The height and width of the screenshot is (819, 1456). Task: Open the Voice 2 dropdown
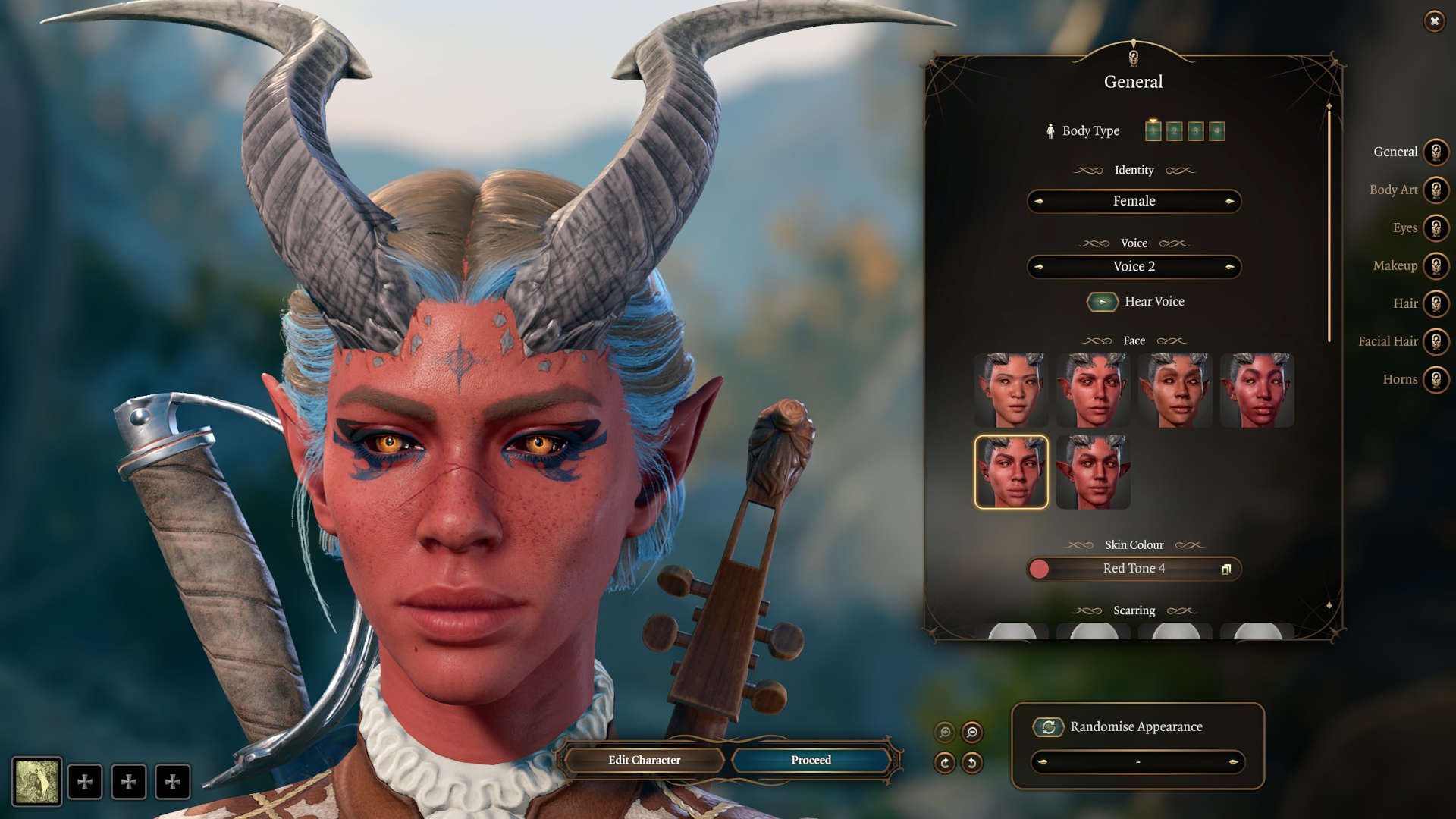(1133, 266)
